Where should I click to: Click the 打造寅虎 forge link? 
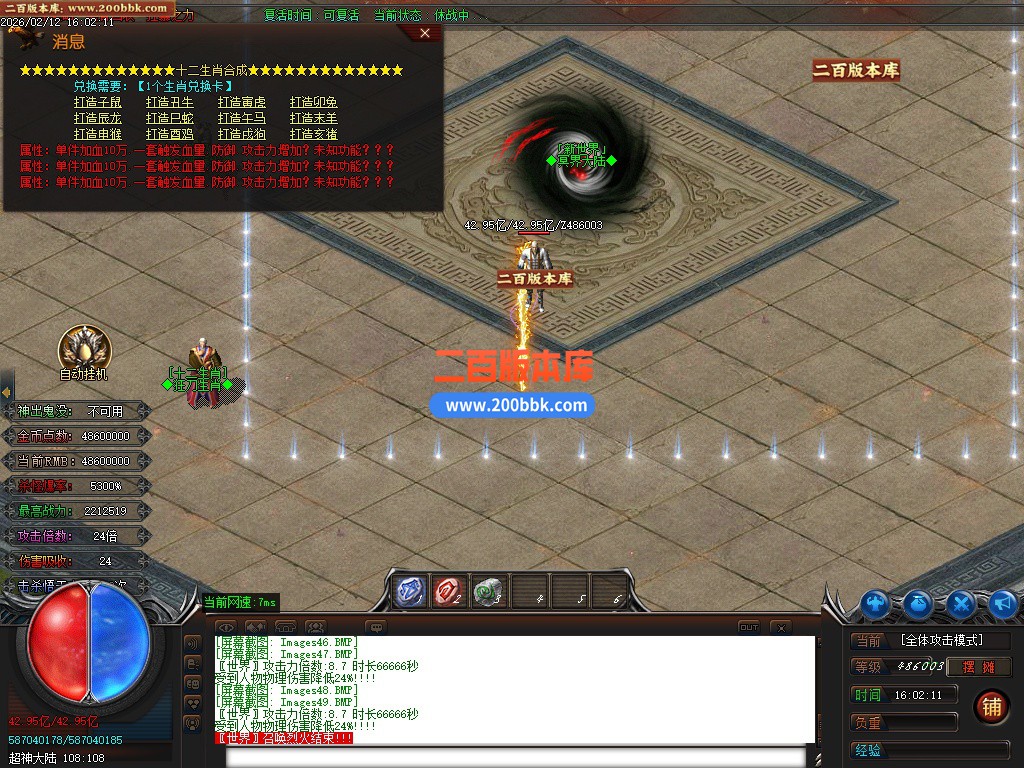click(x=242, y=103)
